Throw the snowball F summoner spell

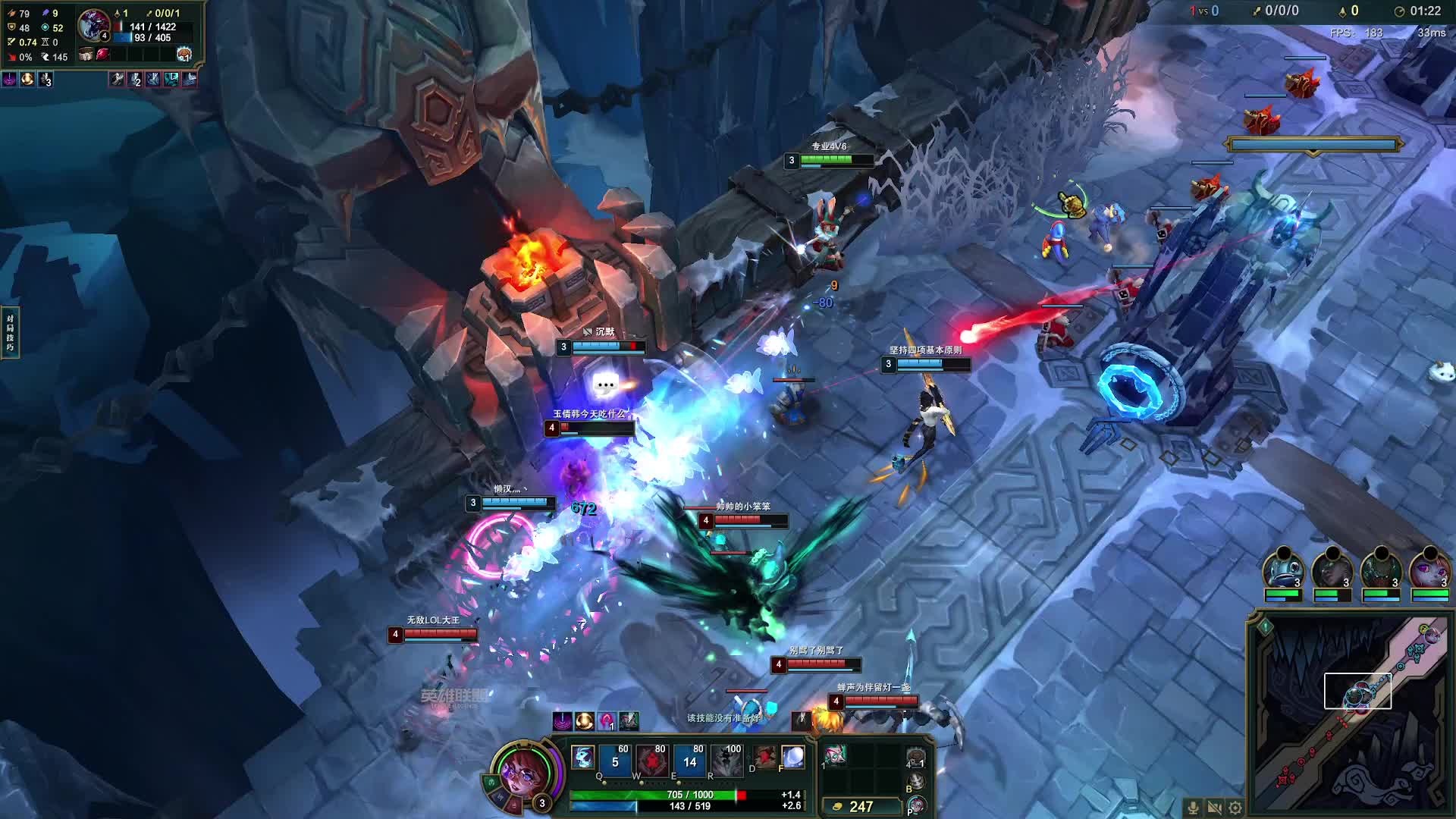coord(792,757)
